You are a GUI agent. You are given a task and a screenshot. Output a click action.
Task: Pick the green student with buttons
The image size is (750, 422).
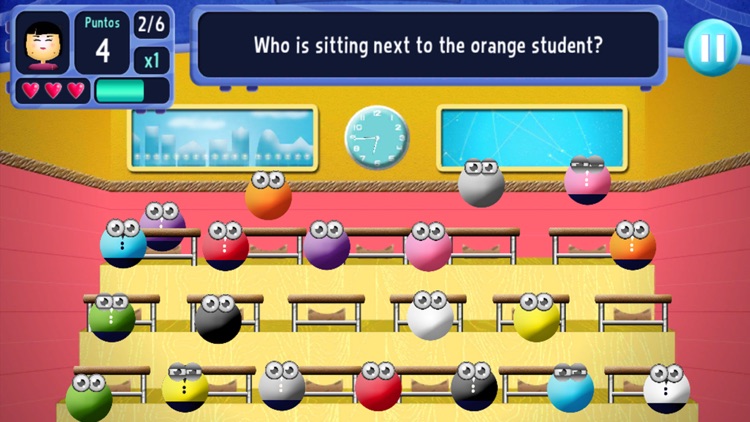point(111,317)
